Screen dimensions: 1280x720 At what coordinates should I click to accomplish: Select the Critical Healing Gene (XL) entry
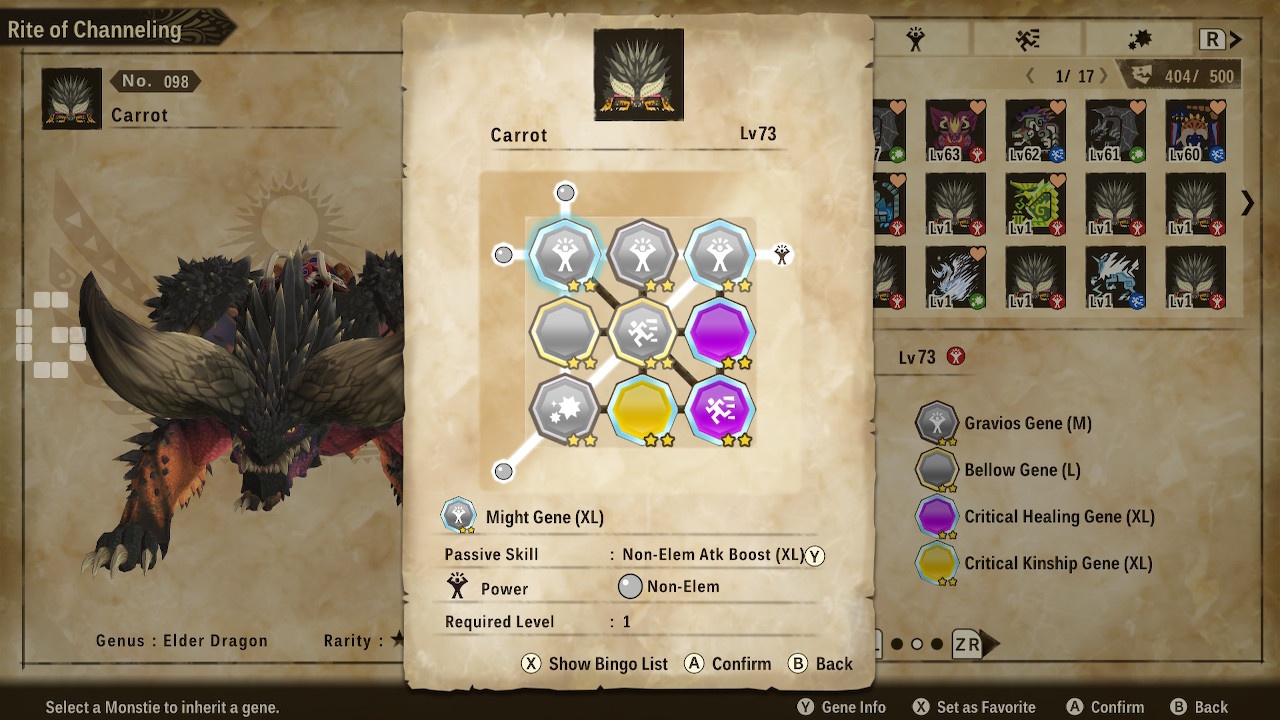tap(1058, 517)
